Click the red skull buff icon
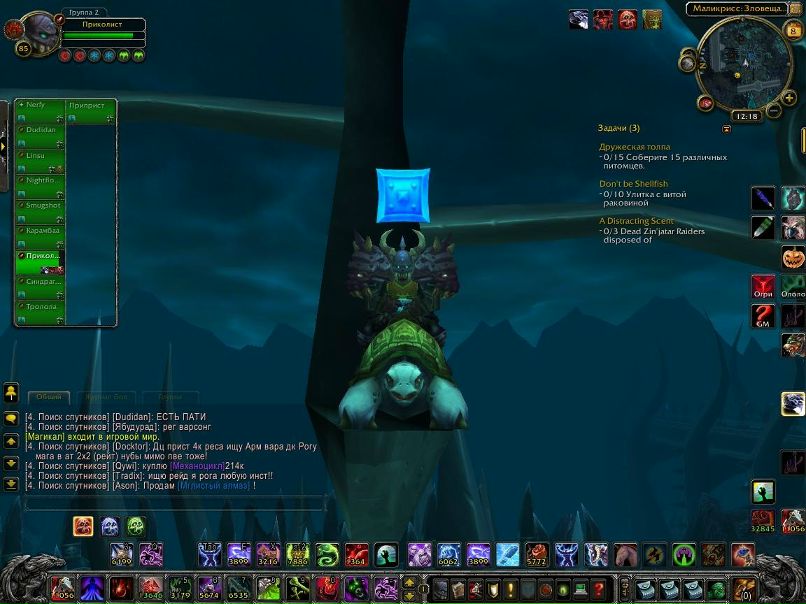Screen dimensions: 806x604 [627, 19]
